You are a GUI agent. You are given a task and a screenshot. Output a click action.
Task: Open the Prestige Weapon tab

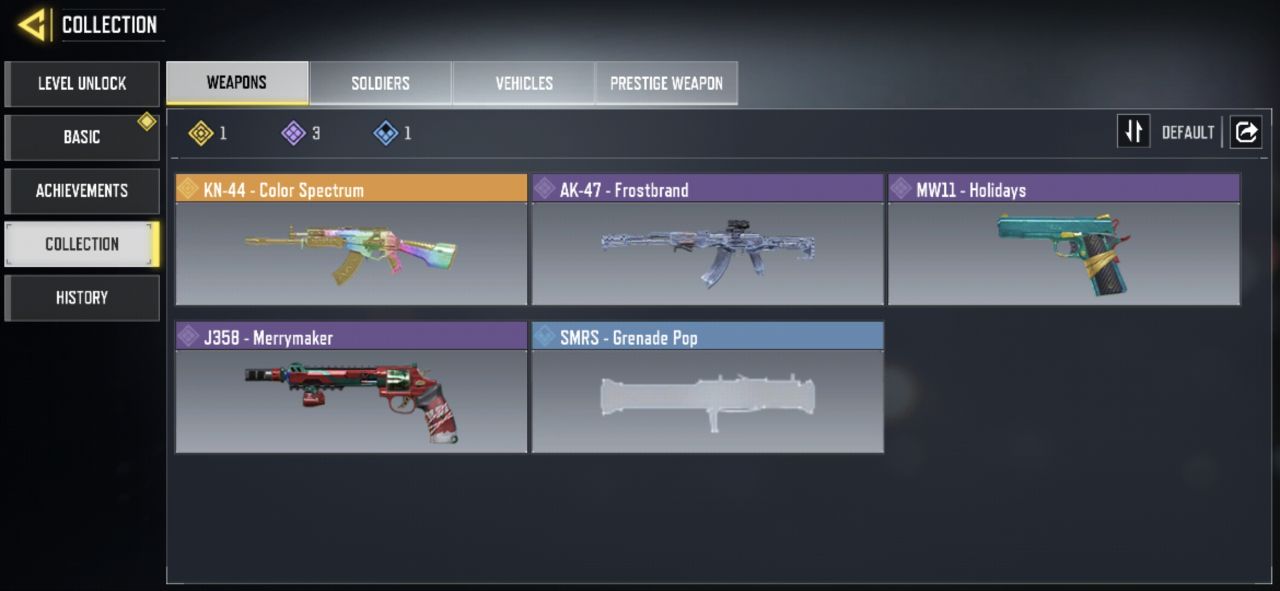(x=666, y=83)
